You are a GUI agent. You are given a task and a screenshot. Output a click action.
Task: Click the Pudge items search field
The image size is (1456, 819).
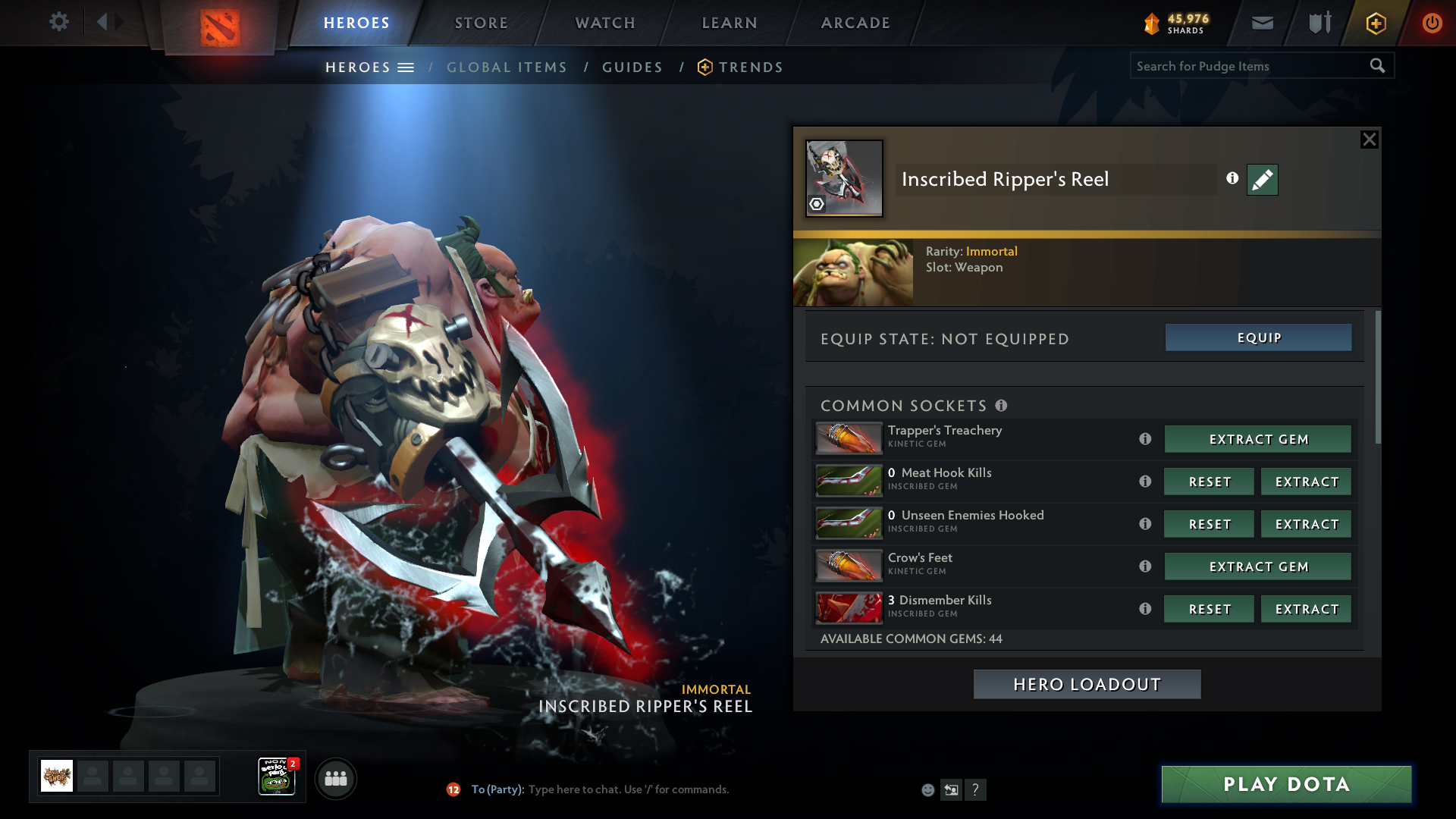(1247, 66)
